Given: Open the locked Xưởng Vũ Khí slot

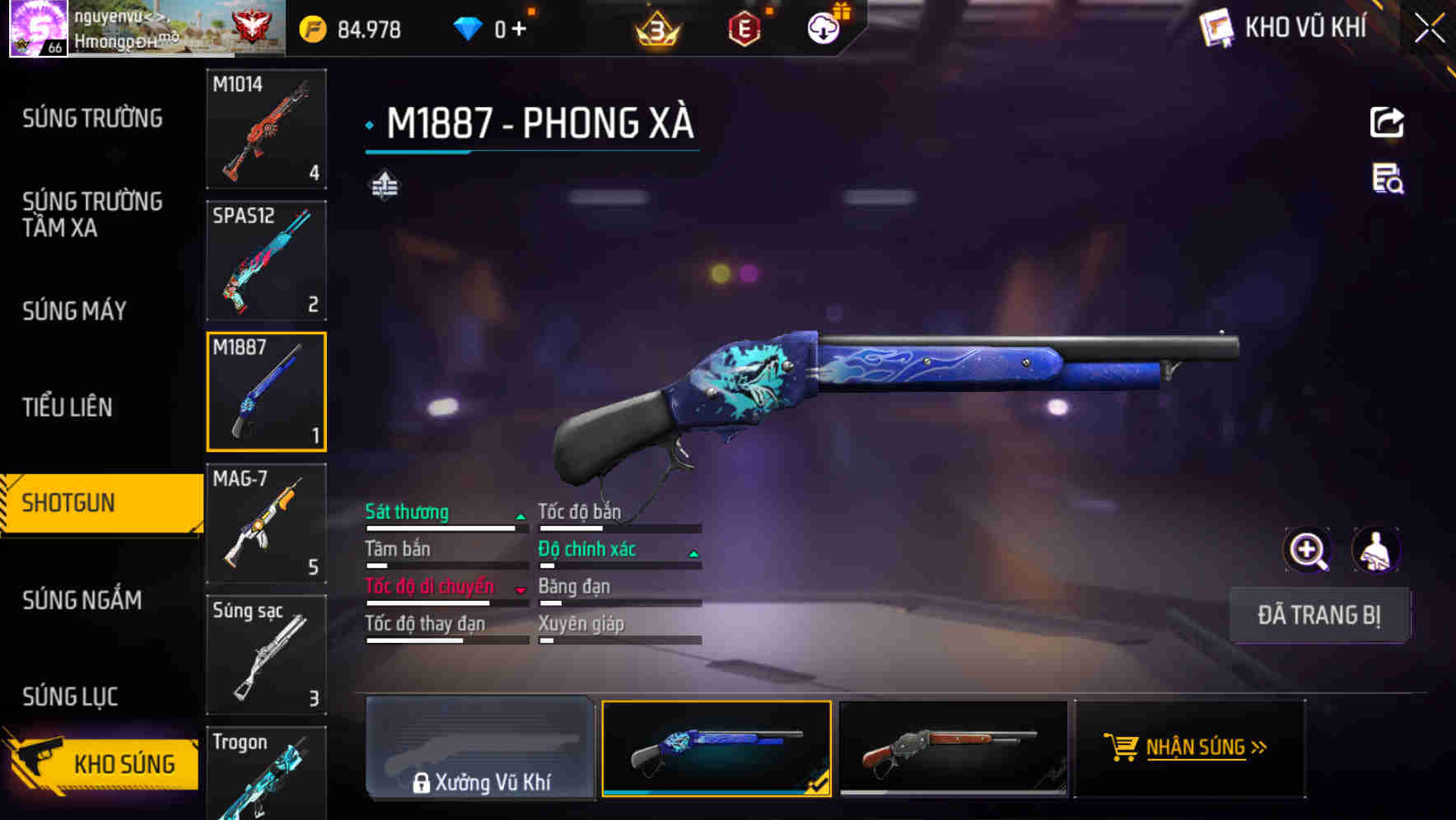Looking at the screenshot, I should [x=480, y=748].
